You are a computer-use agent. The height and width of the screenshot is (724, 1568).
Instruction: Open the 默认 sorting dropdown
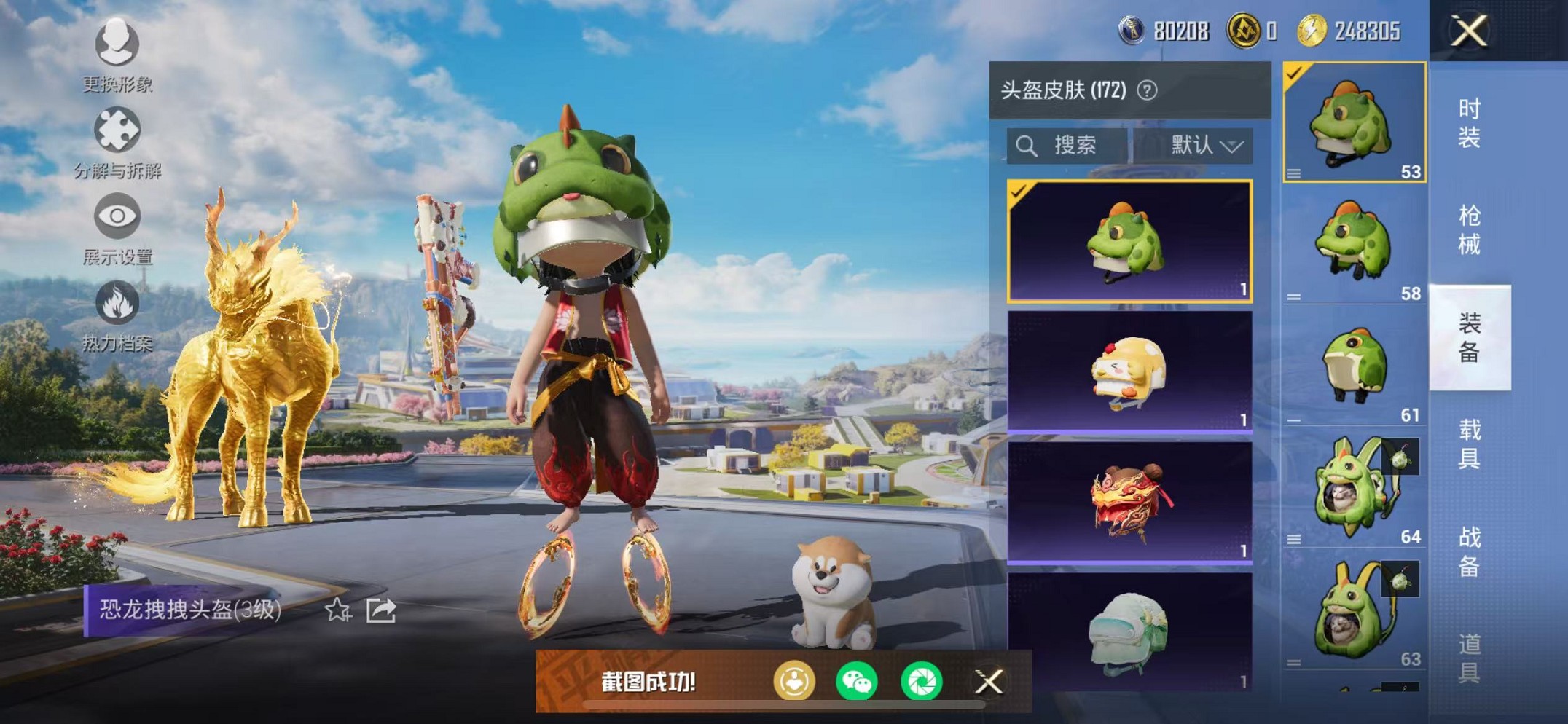[x=1206, y=143]
